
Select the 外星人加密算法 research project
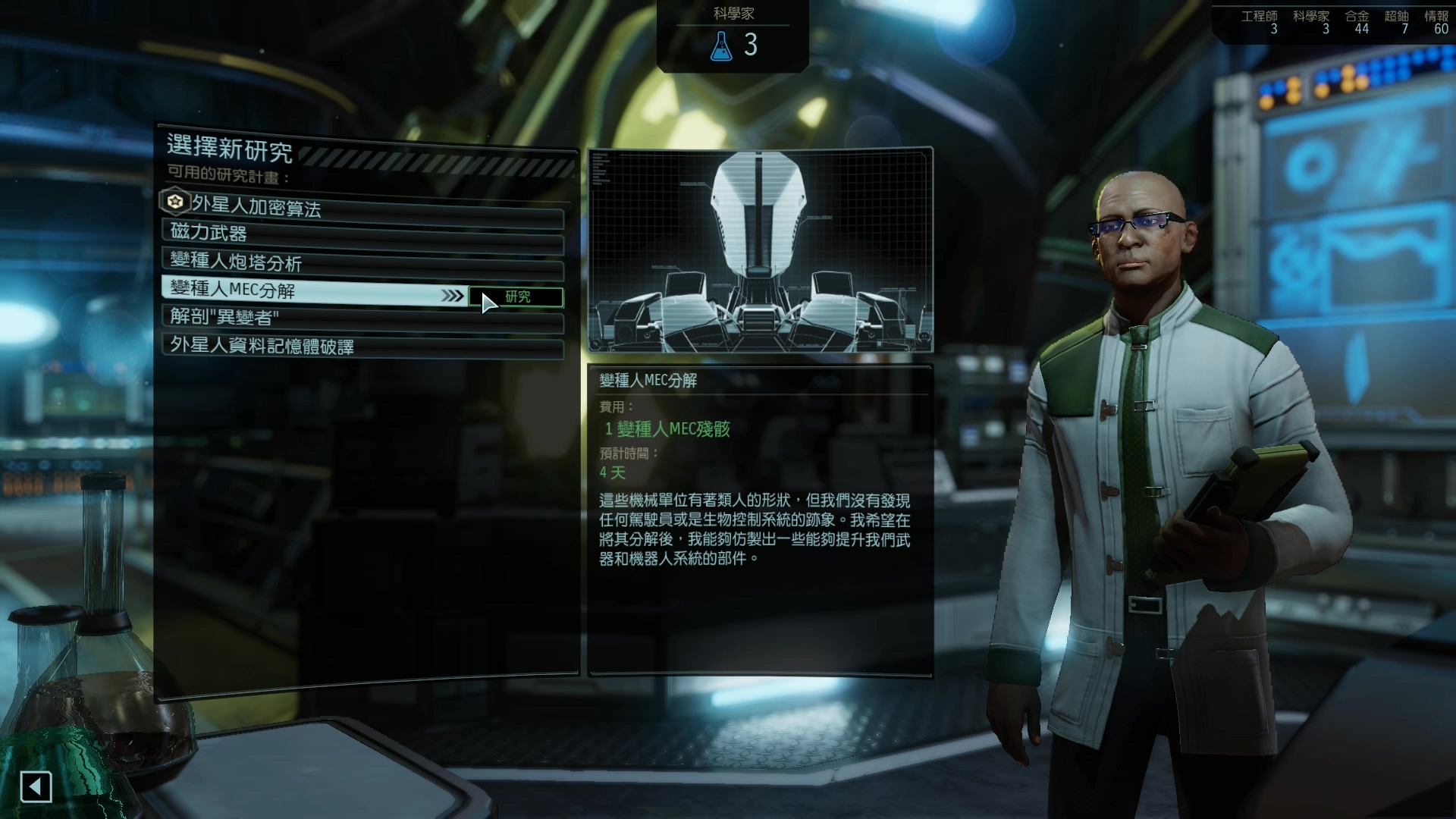(362, 206)
